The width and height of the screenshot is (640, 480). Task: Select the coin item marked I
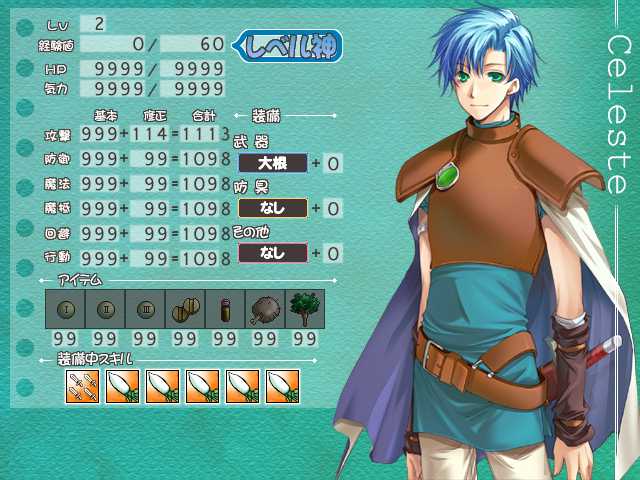[65, 307]
